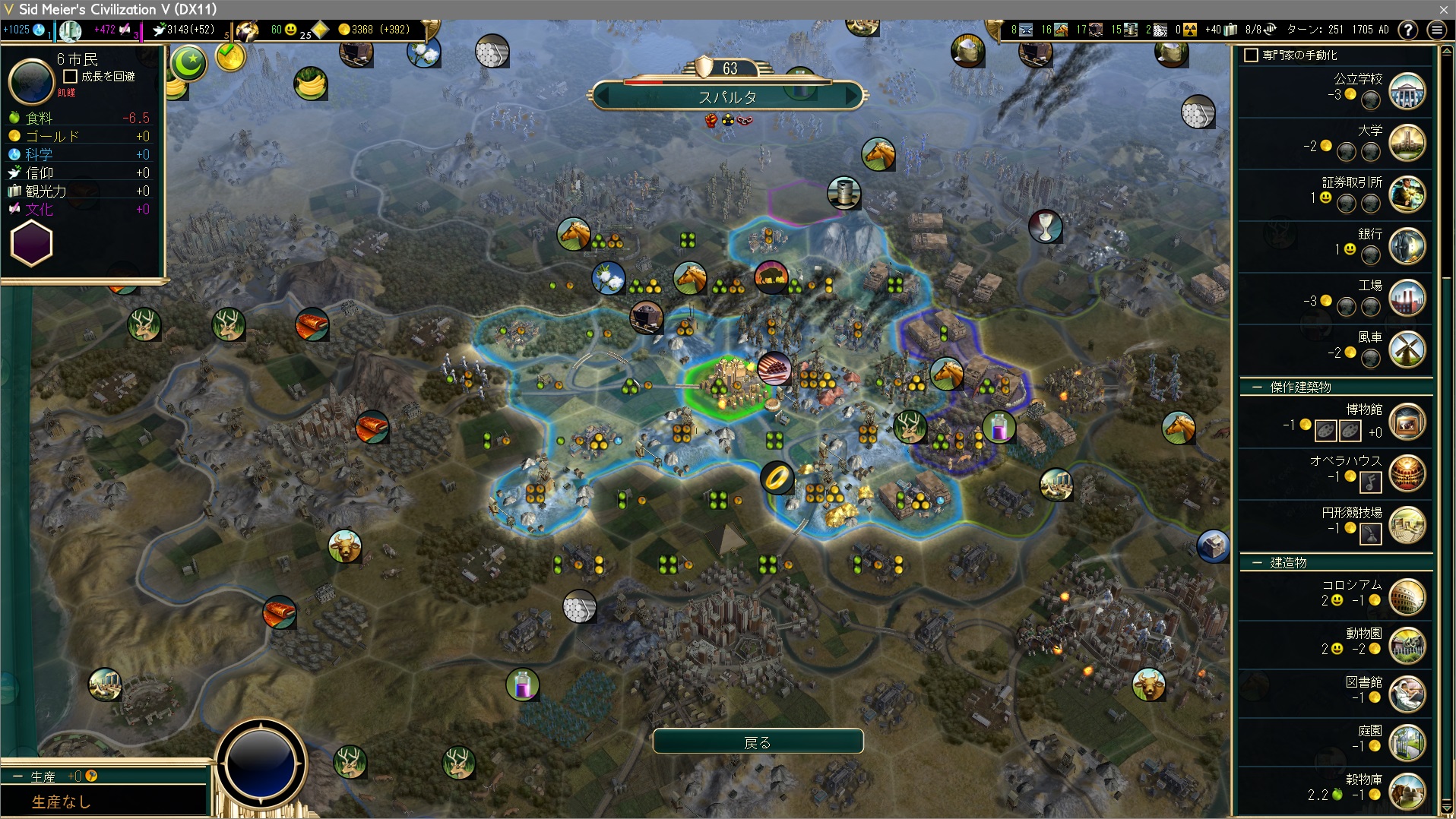Collapse the 生産 production panel header
Image resolution: width=1456 pixels, height=819 pixels.
(17, 777)
